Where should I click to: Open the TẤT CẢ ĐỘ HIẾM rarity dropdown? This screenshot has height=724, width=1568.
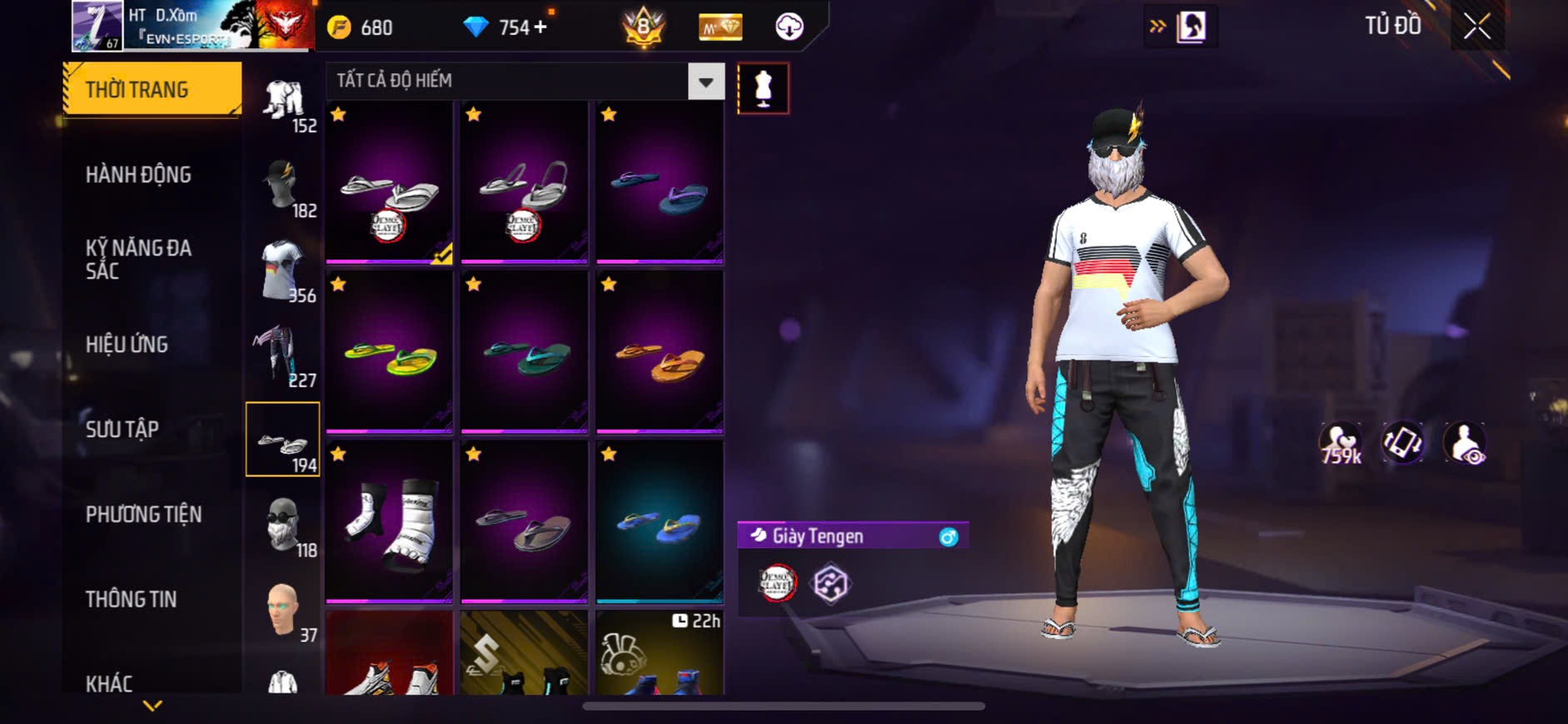click(x=705, y=82)
